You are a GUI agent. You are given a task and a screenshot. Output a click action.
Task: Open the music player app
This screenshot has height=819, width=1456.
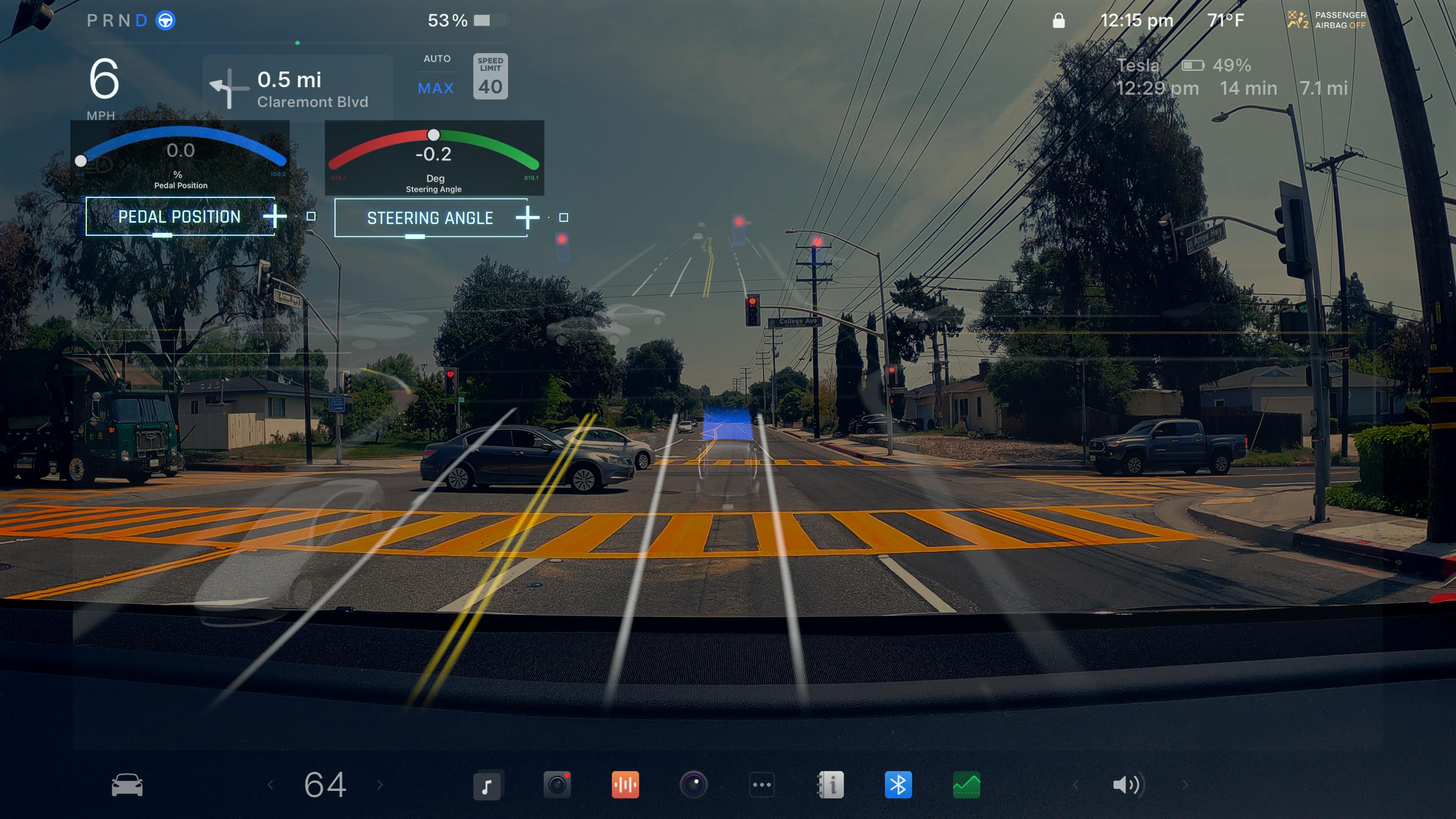click(487, 784)
